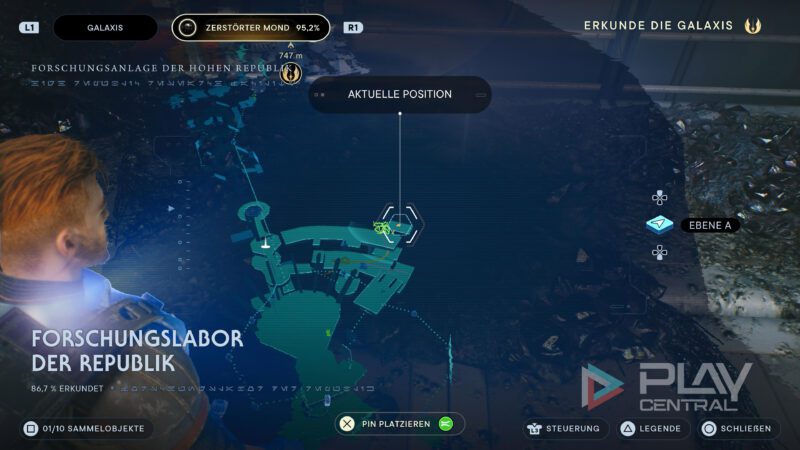This screenshot has height=450, width=800.
Task: Close the map with Schließen
Action: tap(738, 428)
